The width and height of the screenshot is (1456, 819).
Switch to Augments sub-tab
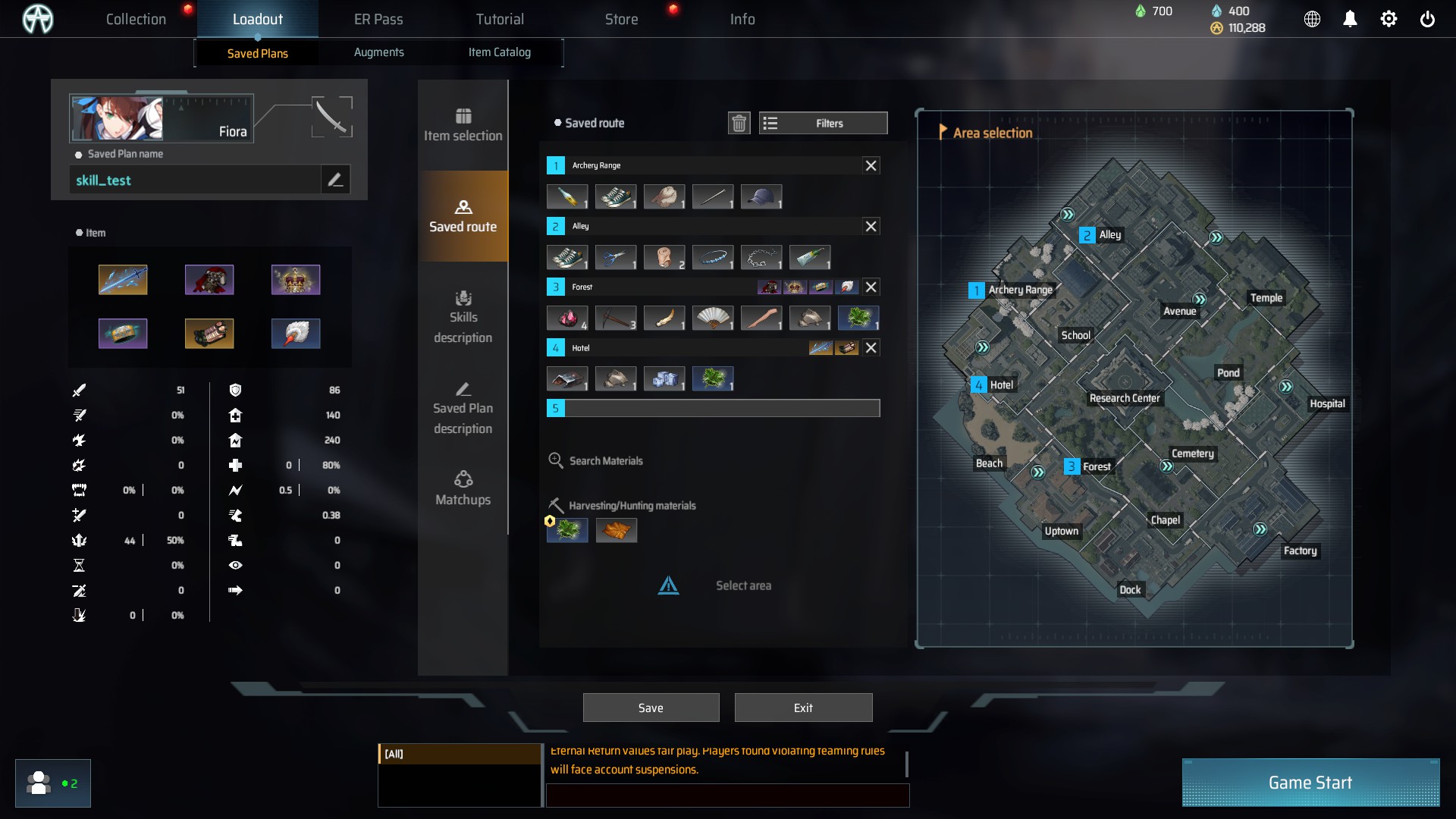click(378, 52)
